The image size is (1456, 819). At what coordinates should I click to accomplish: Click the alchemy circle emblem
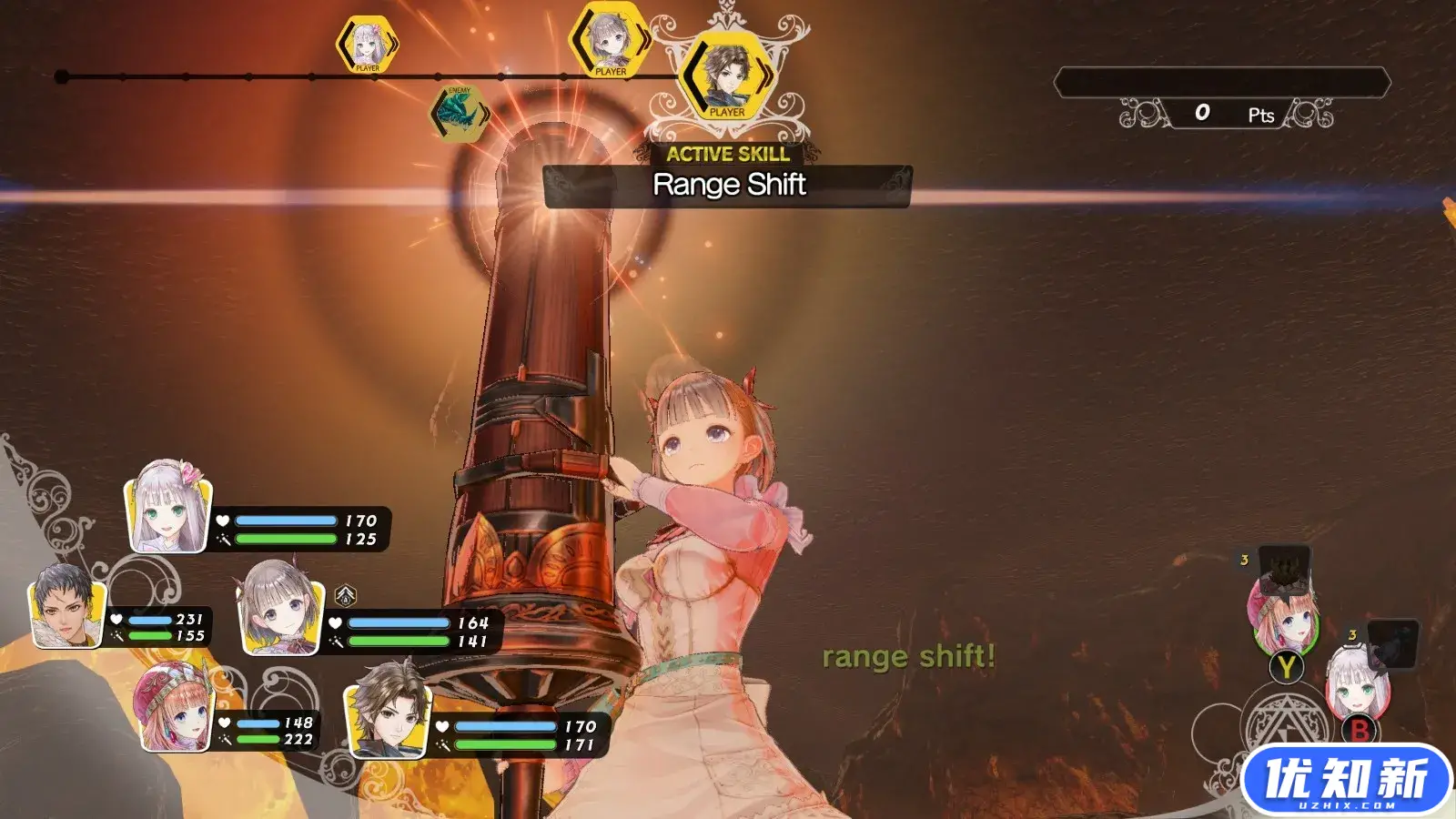click(x=1286, y=728)
